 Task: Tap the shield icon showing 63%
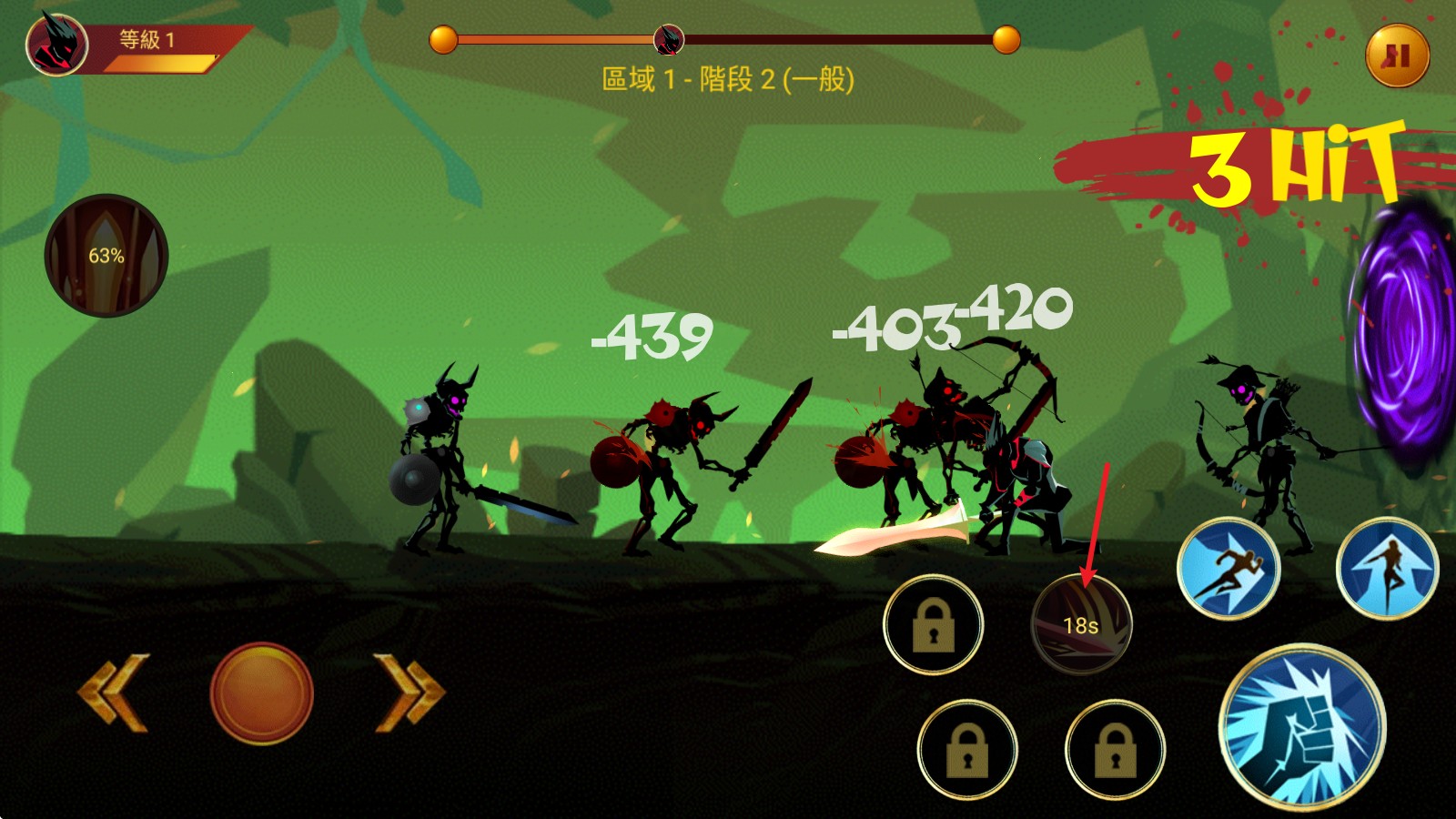click(106, 256)
